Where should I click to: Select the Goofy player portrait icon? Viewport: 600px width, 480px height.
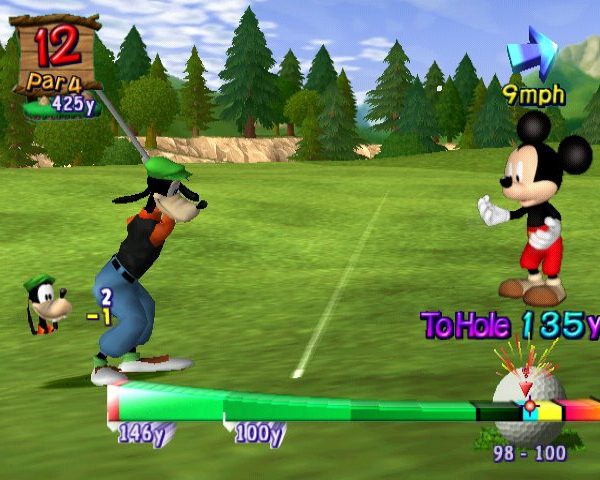coord(45,304)
